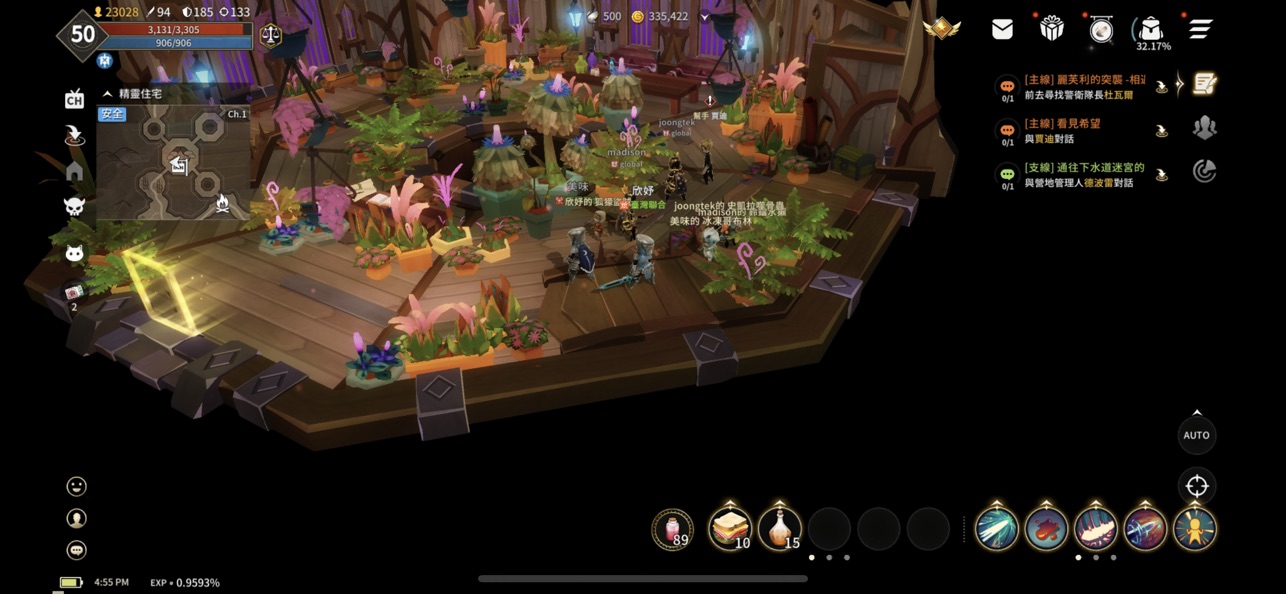This screenshot has height=594, width=1286.
Task: Use the red potion with 89 count
Action: (x=672, y=529)
